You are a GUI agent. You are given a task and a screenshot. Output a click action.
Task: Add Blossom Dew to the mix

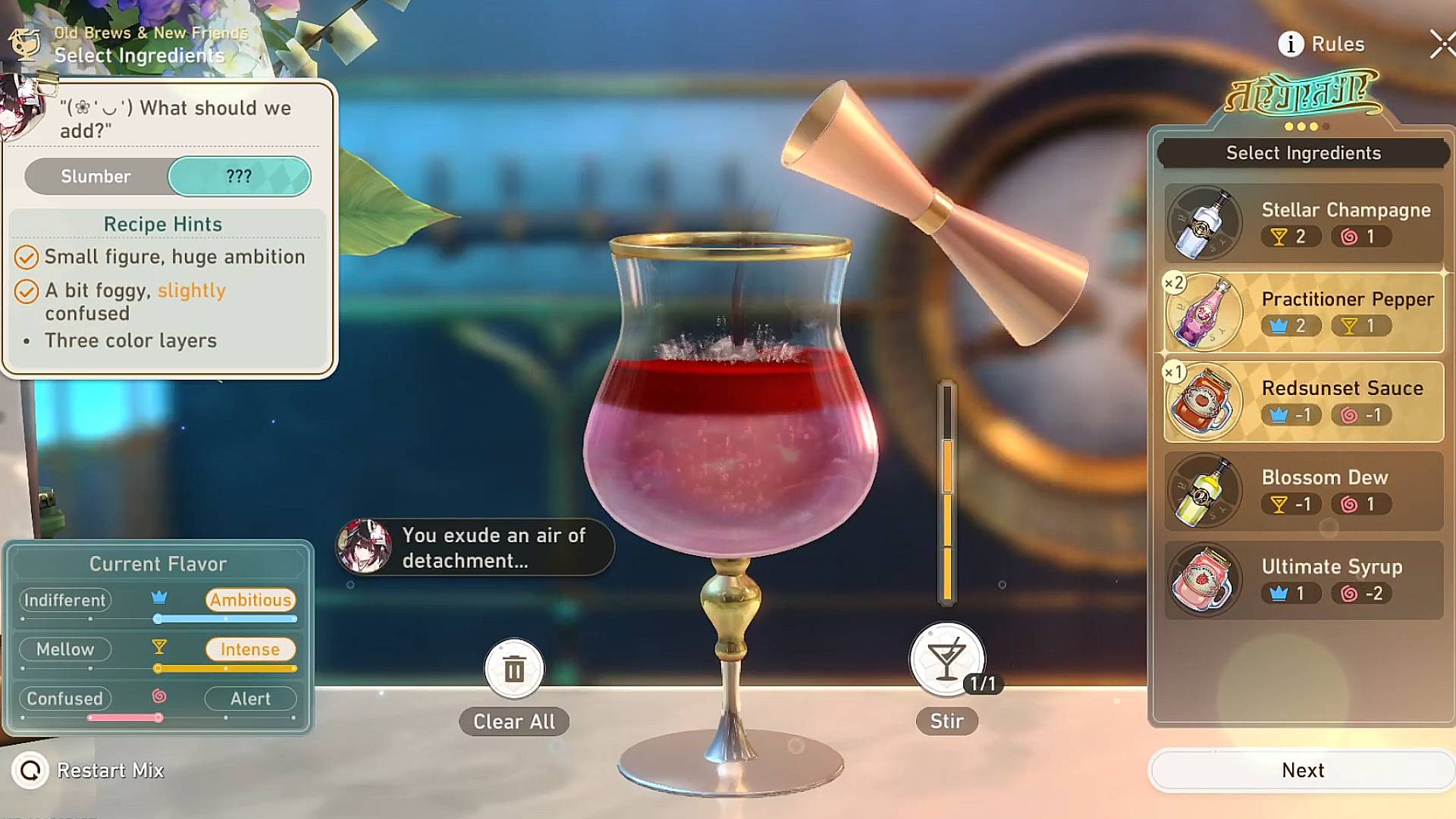[x=1303, y=491]
